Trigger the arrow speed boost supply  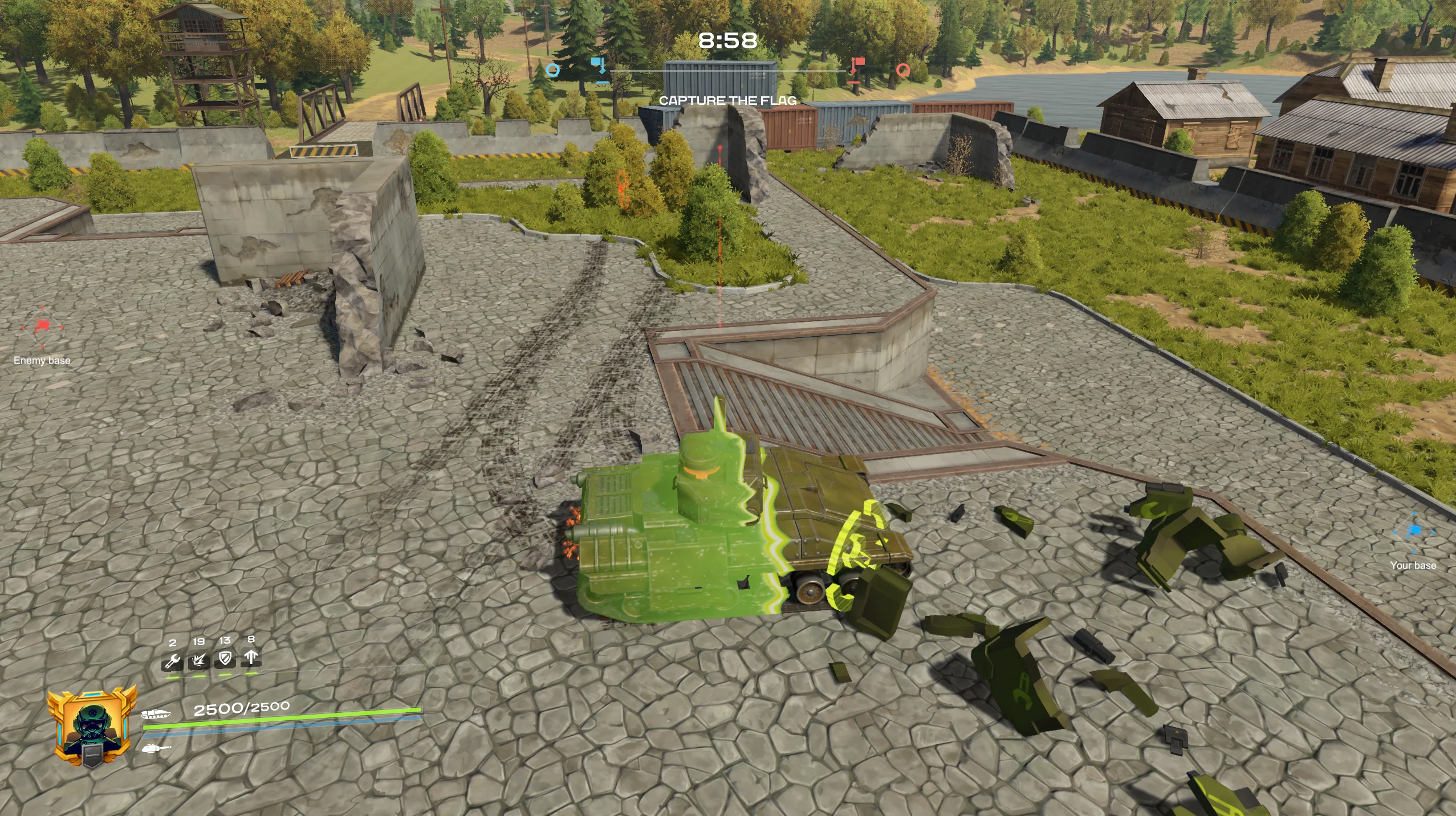pyautogui.click(x=251, y=658)
